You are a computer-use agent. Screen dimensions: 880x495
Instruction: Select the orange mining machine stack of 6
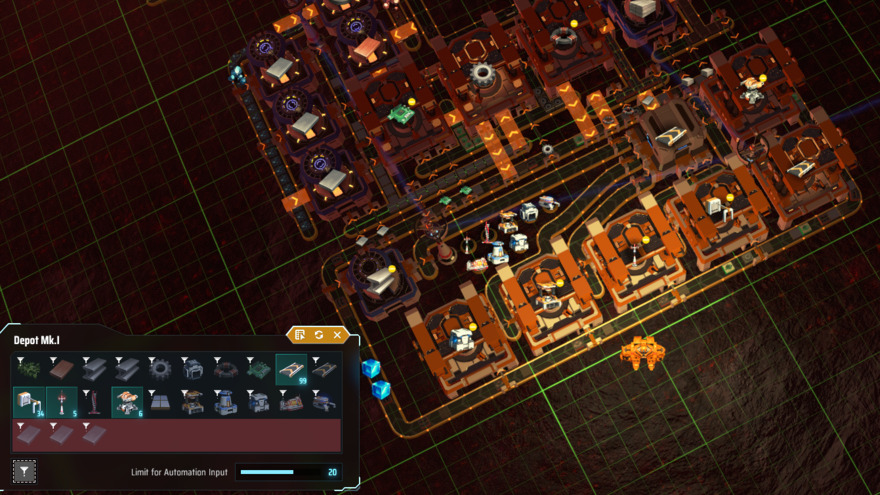click(x=127, y=402)
